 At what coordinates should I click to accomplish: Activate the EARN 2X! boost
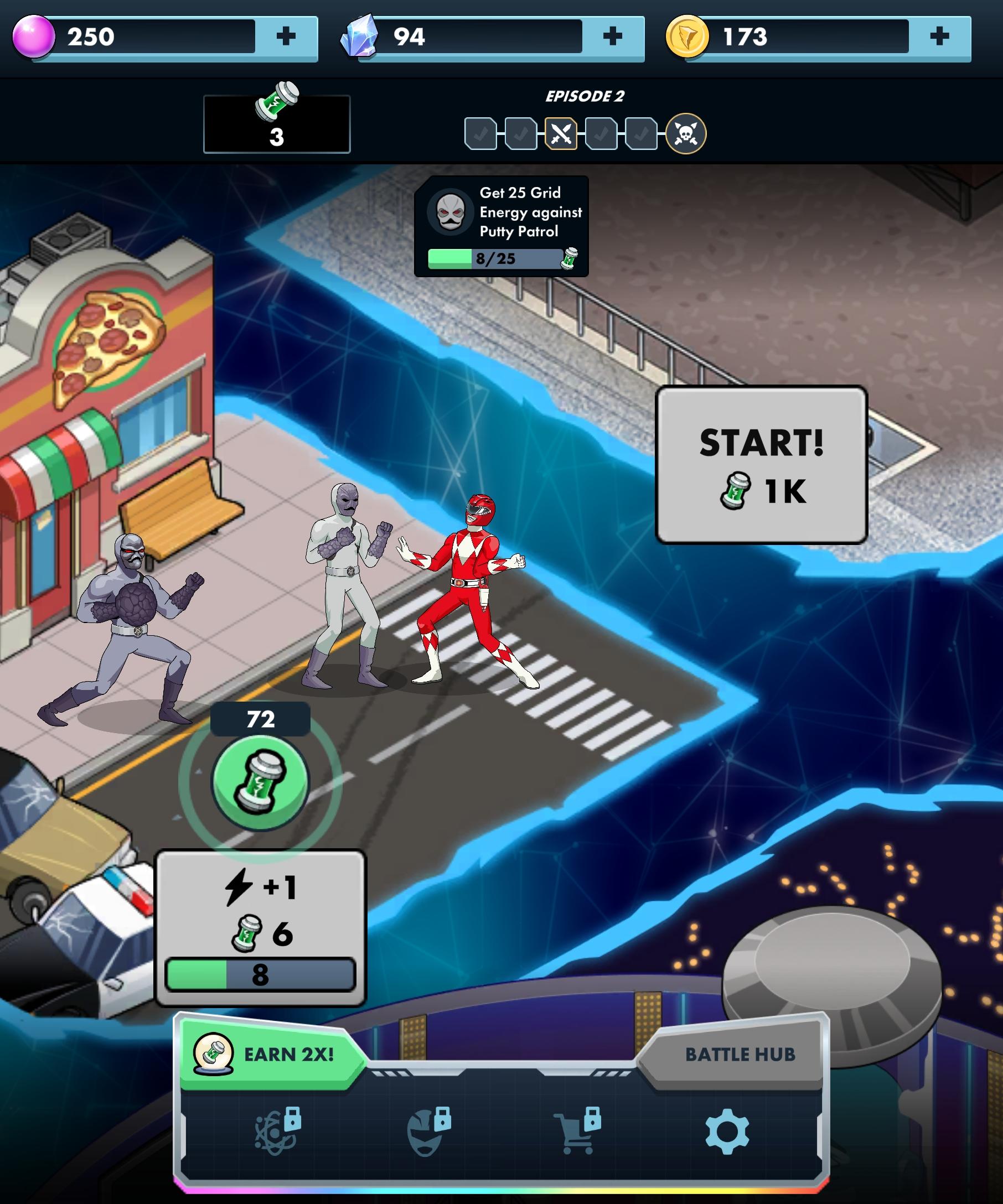click(x=270, y=1055)
